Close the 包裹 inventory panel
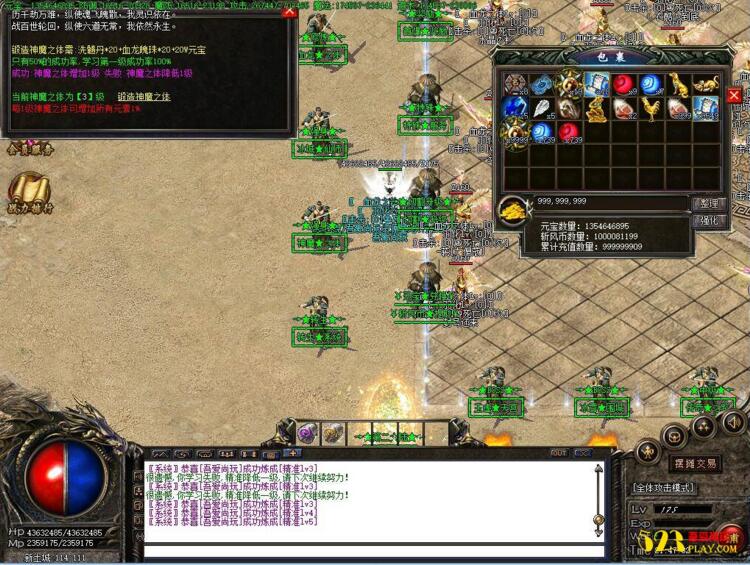 pyautogui.click(x=734, y=95)
